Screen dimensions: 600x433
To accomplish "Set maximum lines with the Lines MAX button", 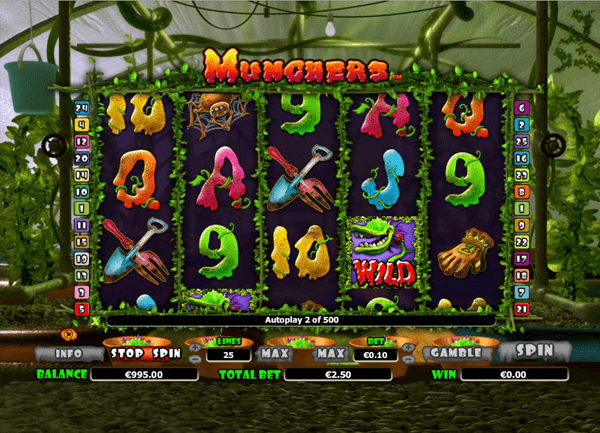I will (273, 353).
